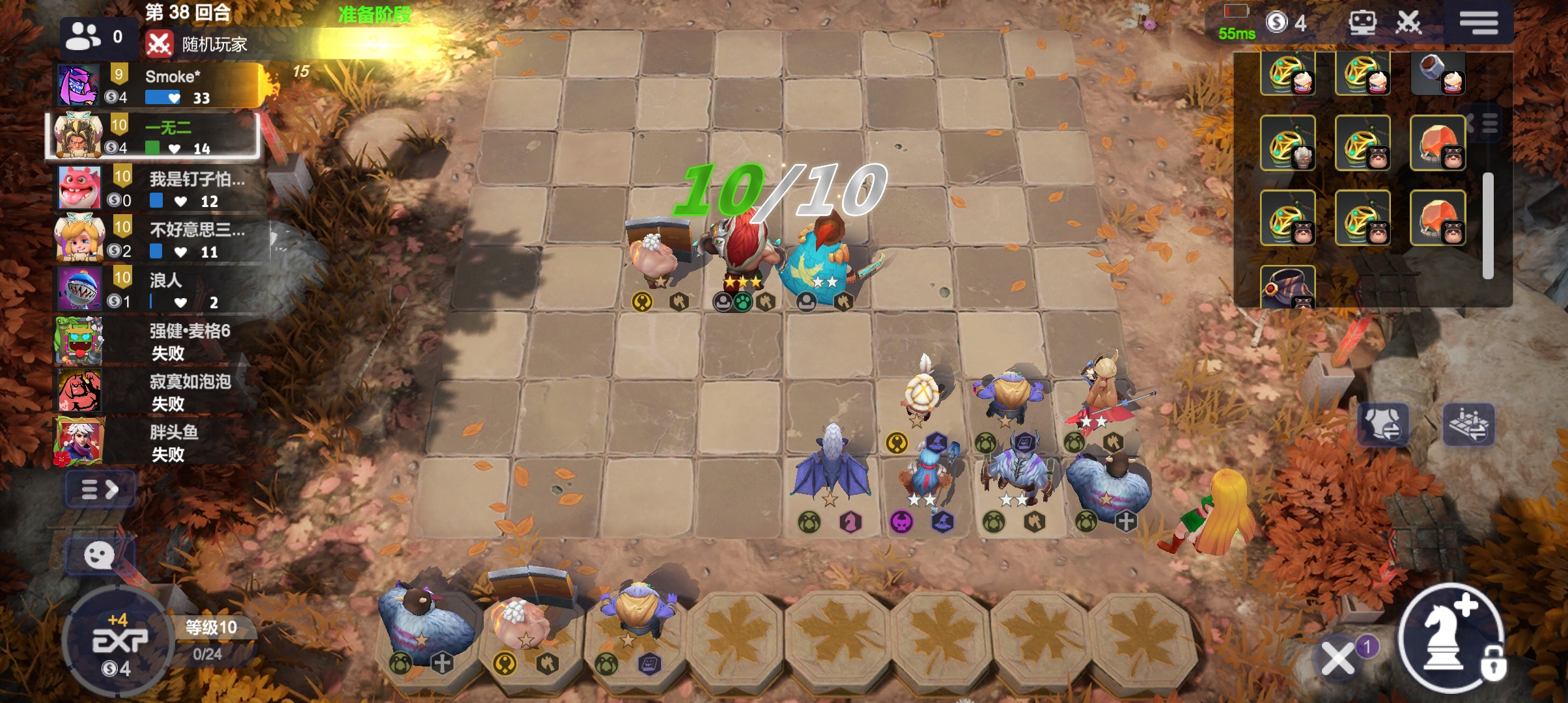Open the emoji chat bubble
The height and width of the screenshot is (703, 1568).
(x=100, y=556)
